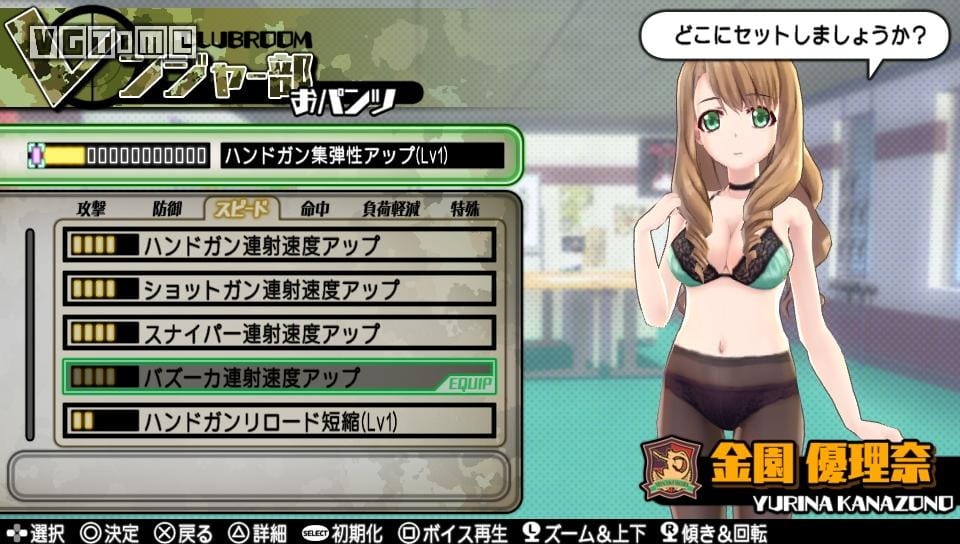The height and width of the screenshot is (544, 960).
Task: Pick the スナイパー連射速度アップ entry
Action: (279, 333)
